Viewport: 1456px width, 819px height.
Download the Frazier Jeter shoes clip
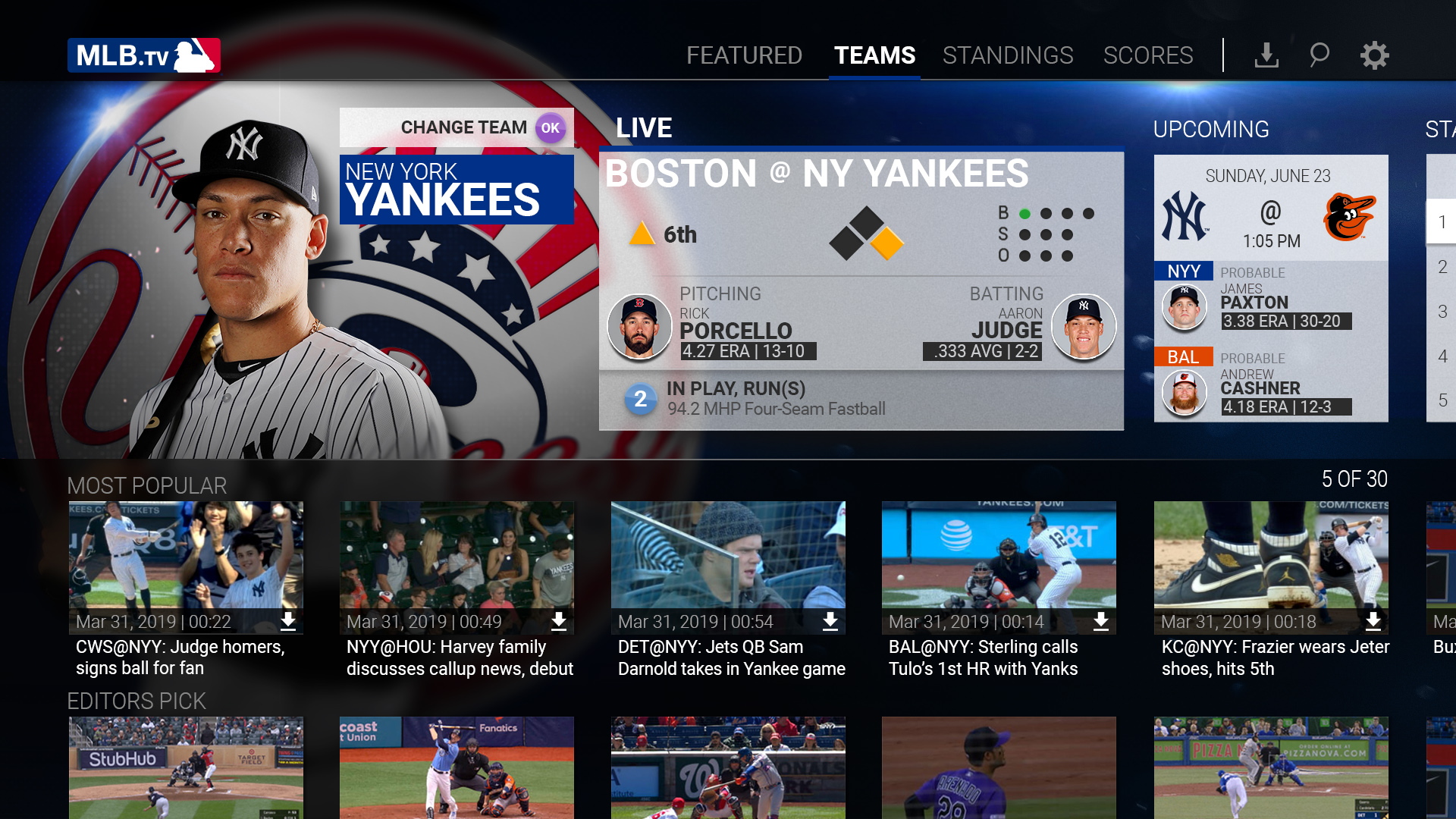tap(1373, 622)
